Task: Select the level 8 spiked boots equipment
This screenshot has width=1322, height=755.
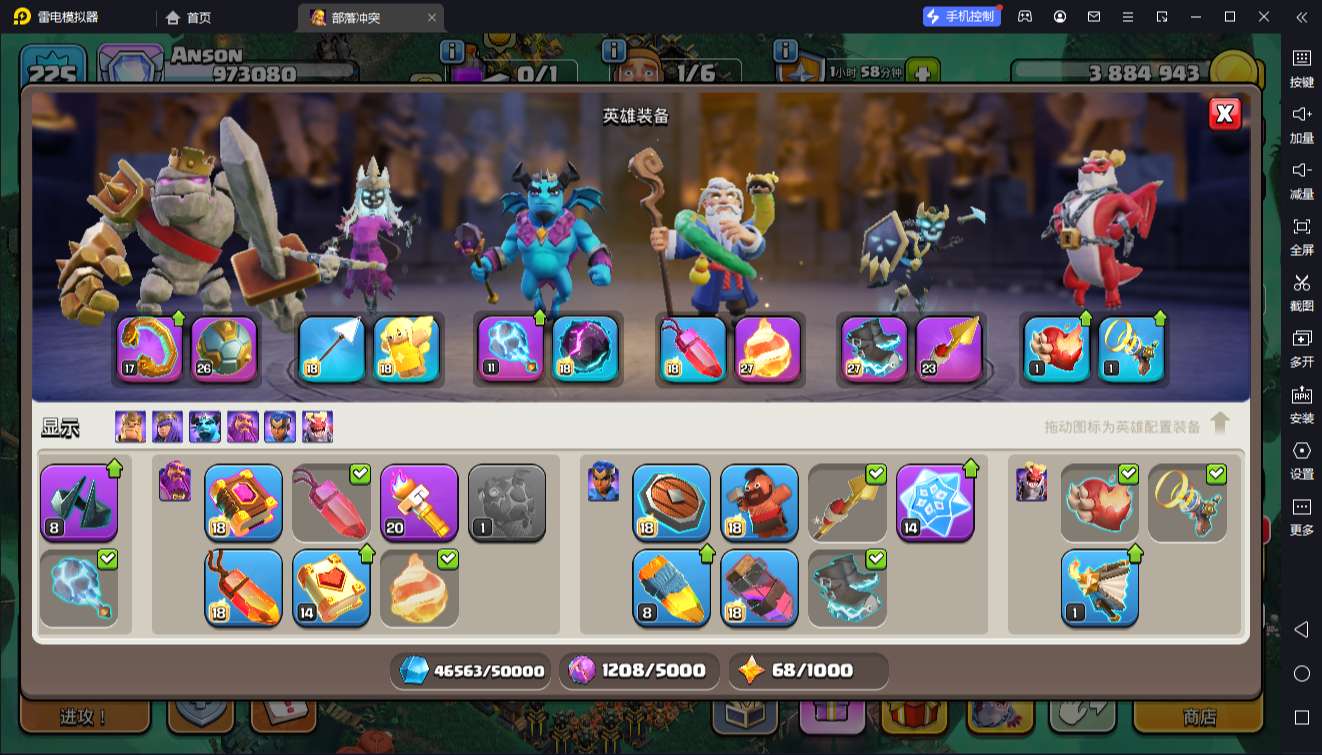Action: point(79,502)
